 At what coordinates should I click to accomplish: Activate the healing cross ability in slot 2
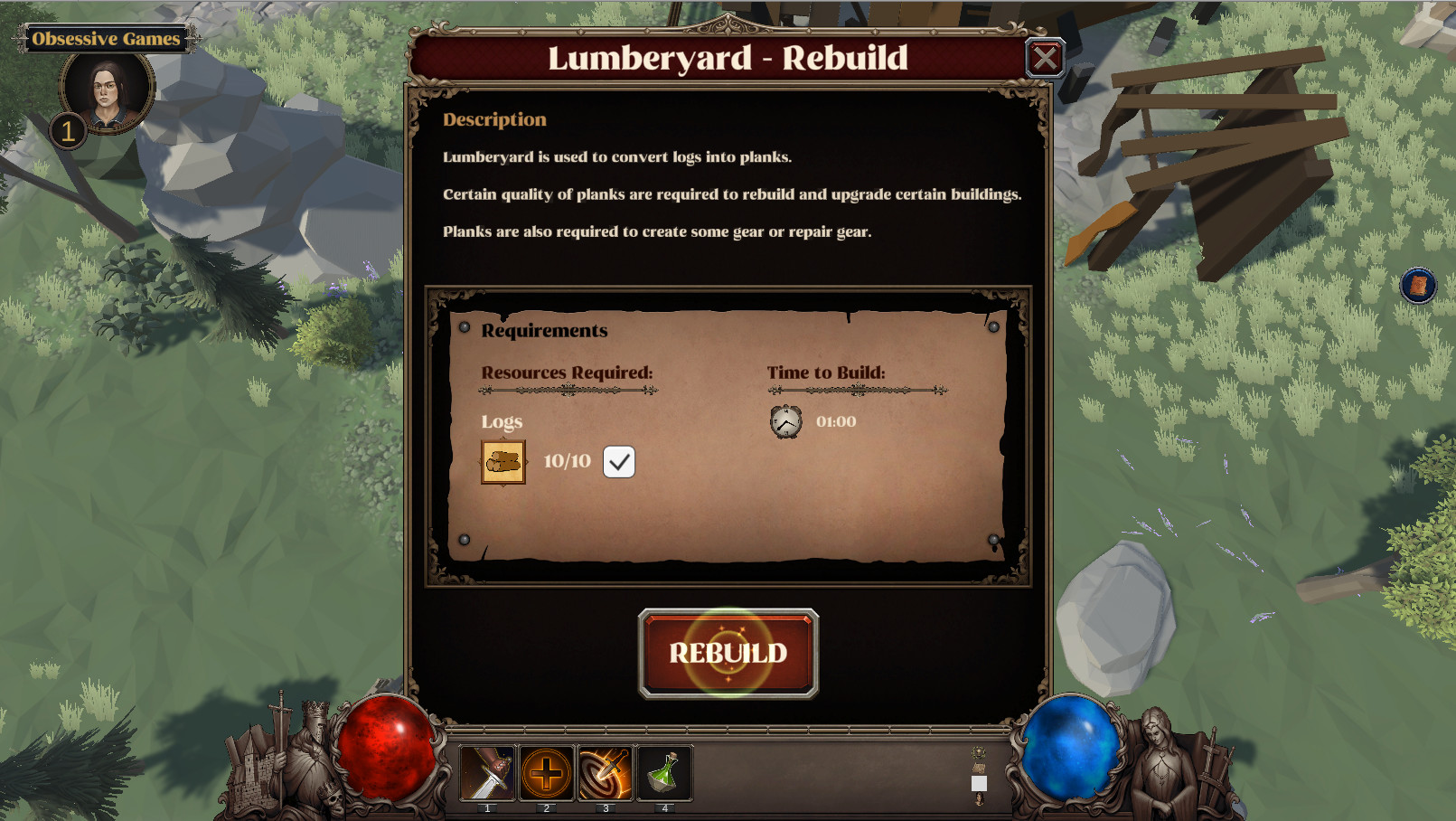pyautogui.click(x=548, y=773)
